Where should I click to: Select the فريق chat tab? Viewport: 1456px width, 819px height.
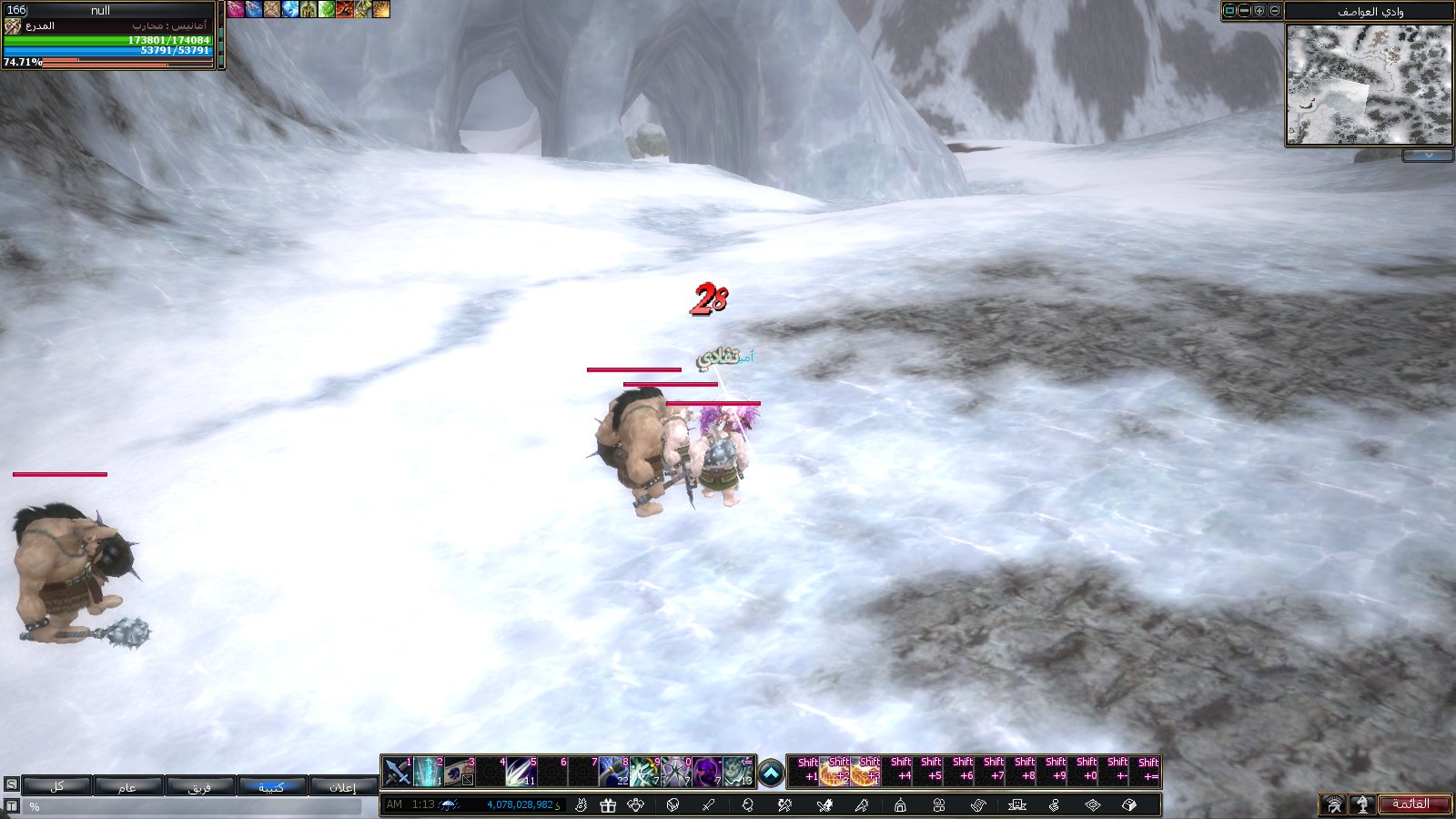pyautogui.click(x=199, y=786)
